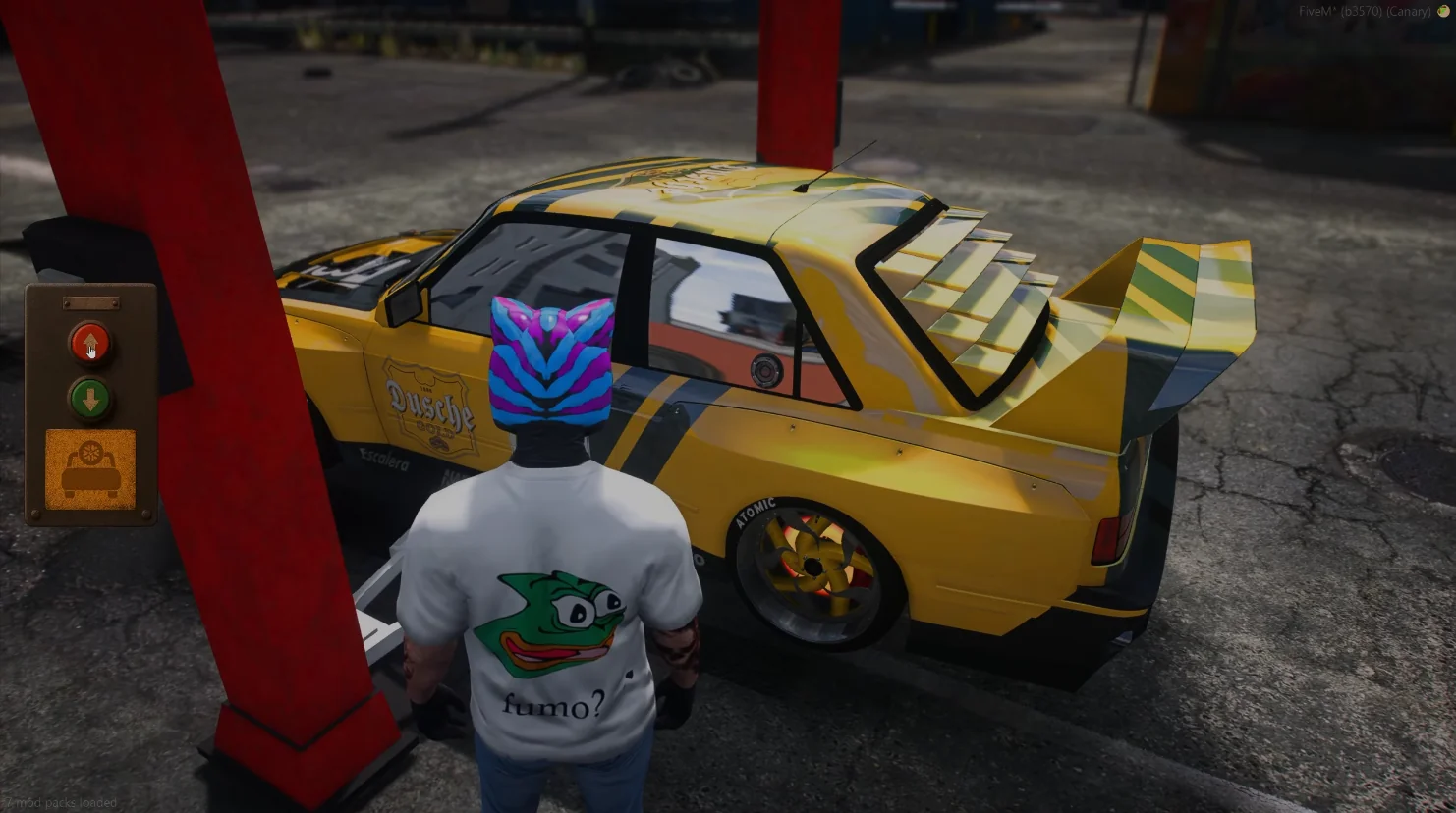The height and width of the screenshot is (813, 1456).
Task: Raise the lift with the red up-arrow button
Action: [x=90, y=343]
